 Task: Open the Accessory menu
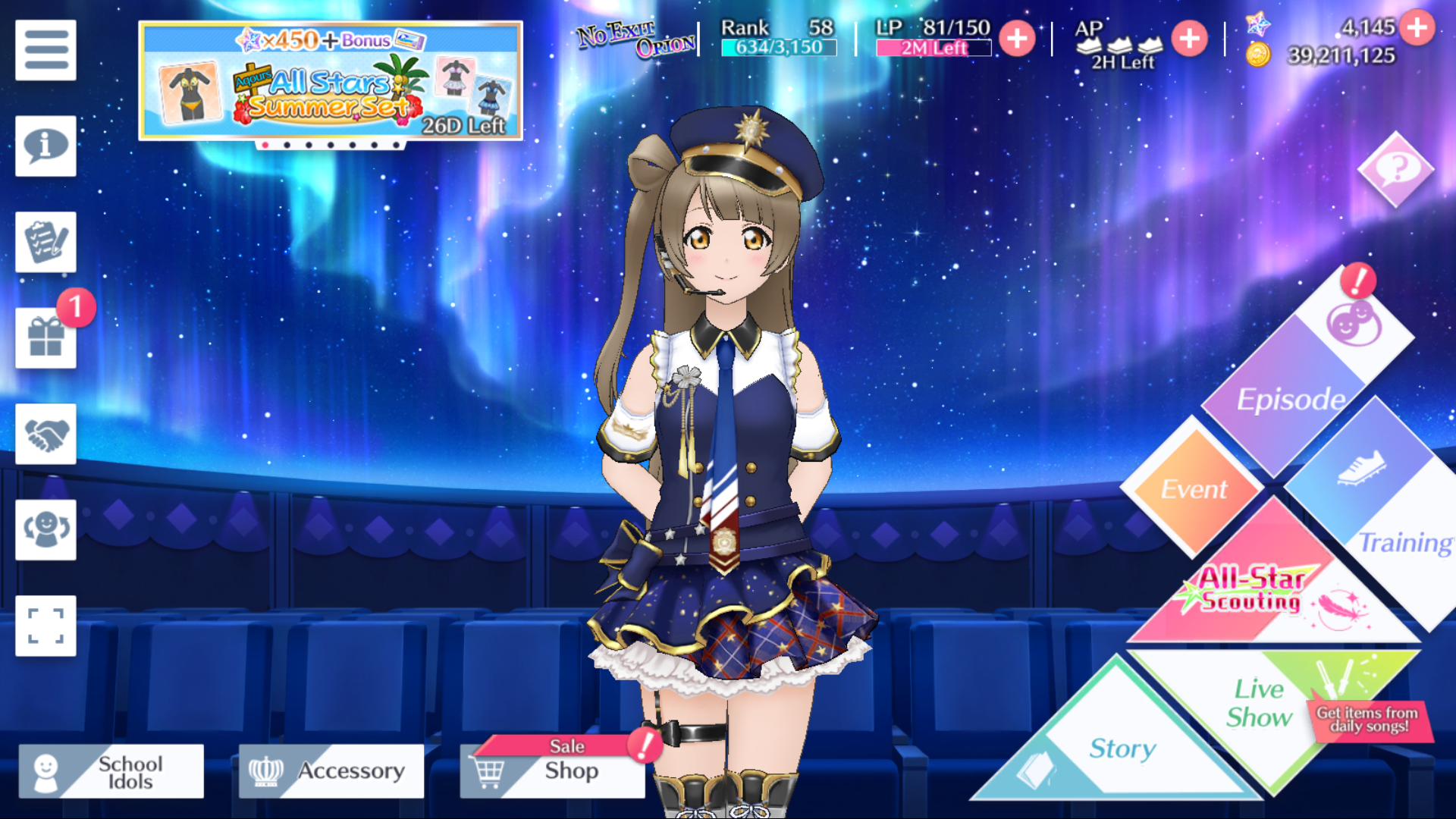pos(331,771)
